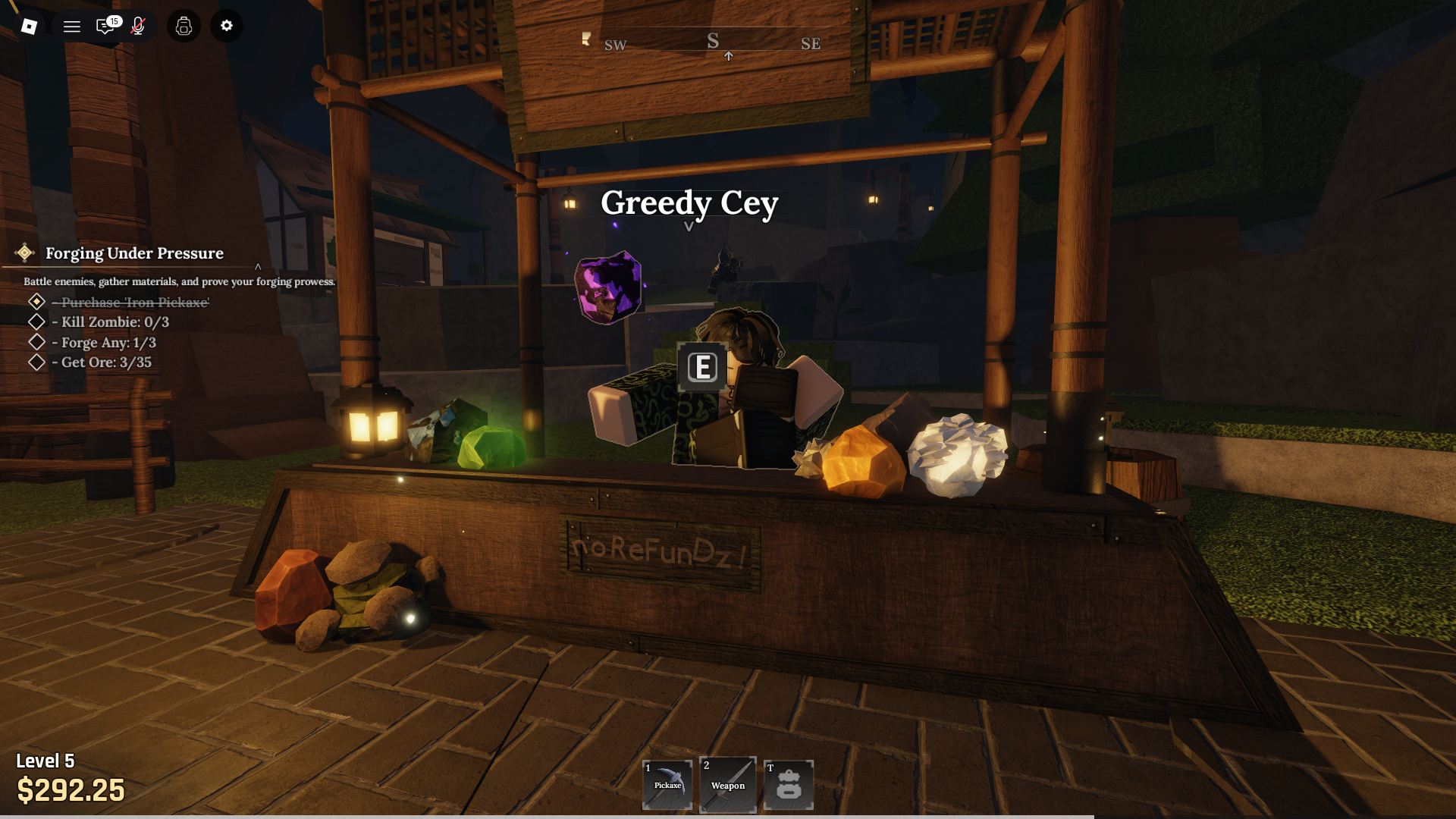Click the Forging Under Pressure quest title
Viewport: 1456px width, 819px height.
tap(134, 253)
